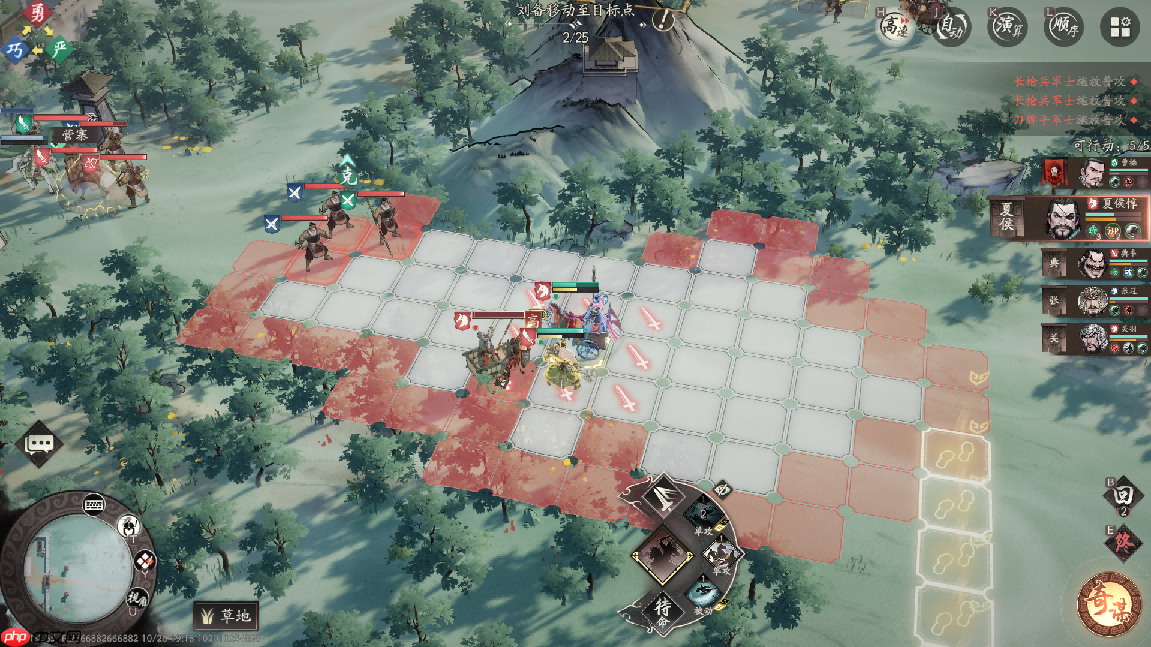
Task: Open the grid settings menu icon
Action: pos(1119,28)
